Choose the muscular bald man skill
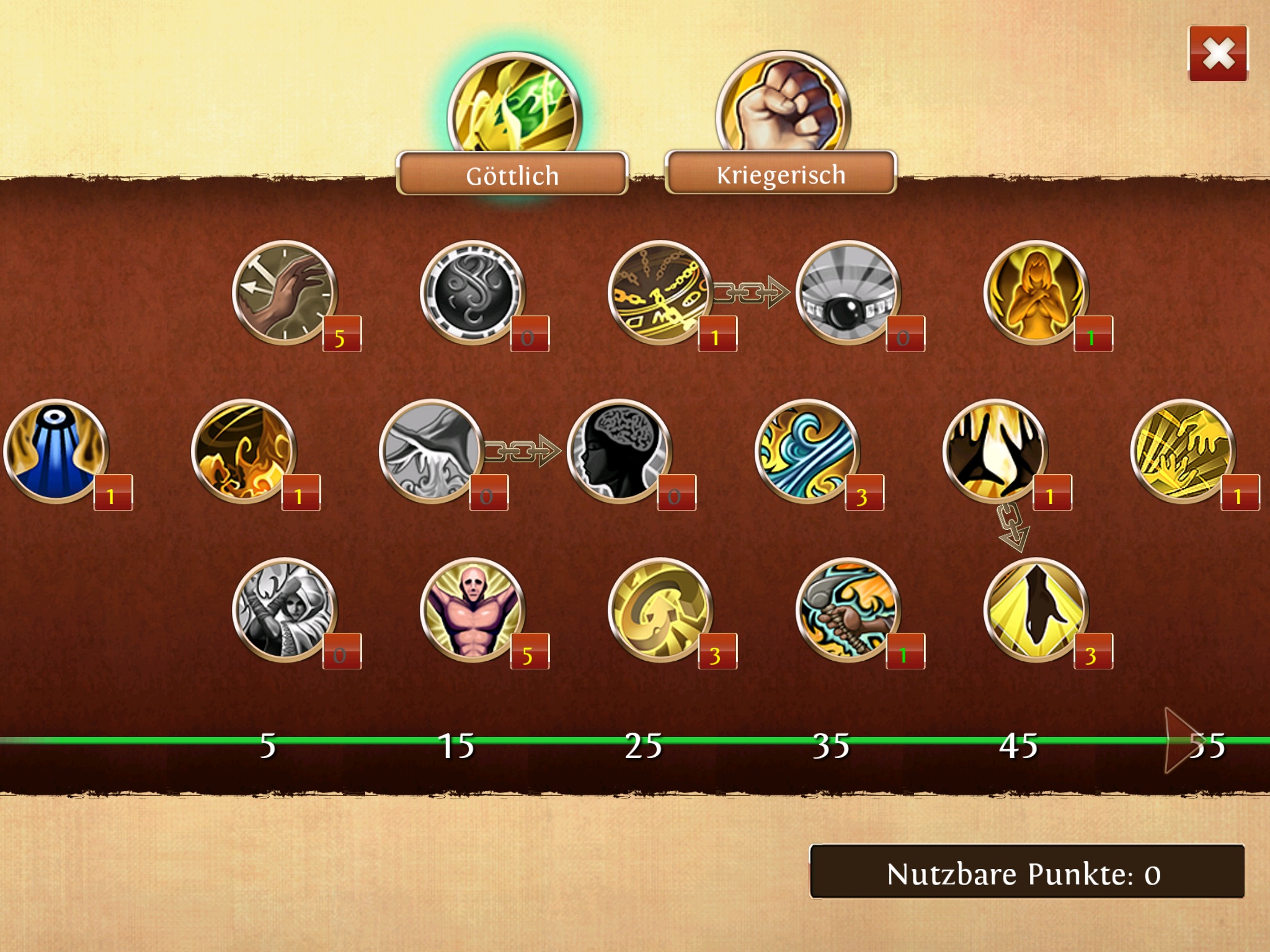Image resolution: width=1270 pixels, height=952 pixels. 473,610
